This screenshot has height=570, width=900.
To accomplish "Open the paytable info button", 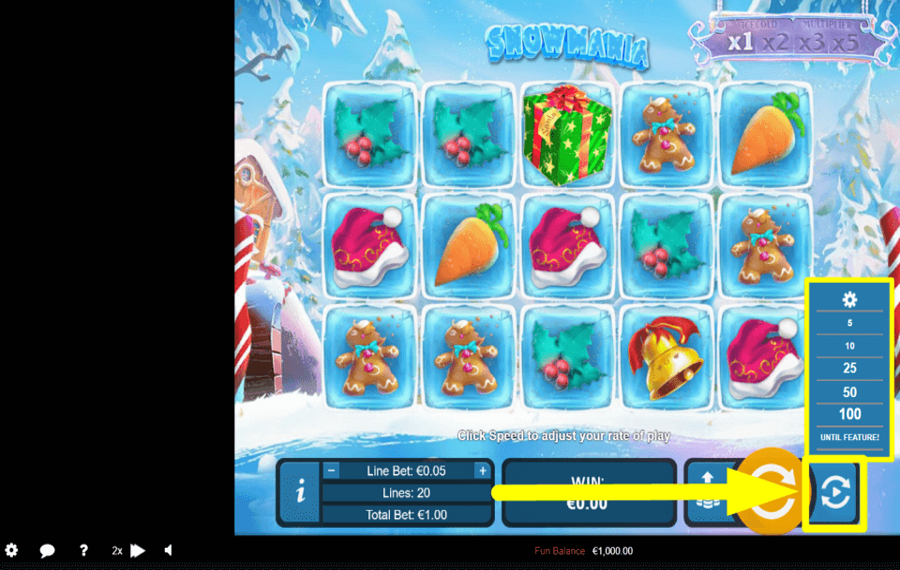I will tap(301, 493).
